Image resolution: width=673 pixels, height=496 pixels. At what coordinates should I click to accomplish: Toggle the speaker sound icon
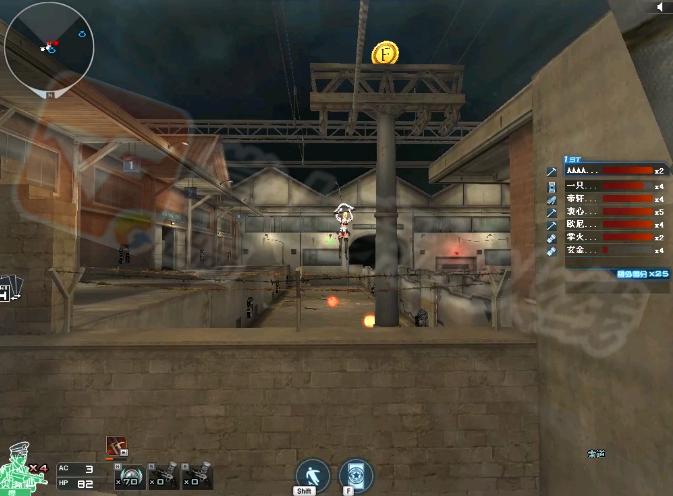[x=660, y=7]
